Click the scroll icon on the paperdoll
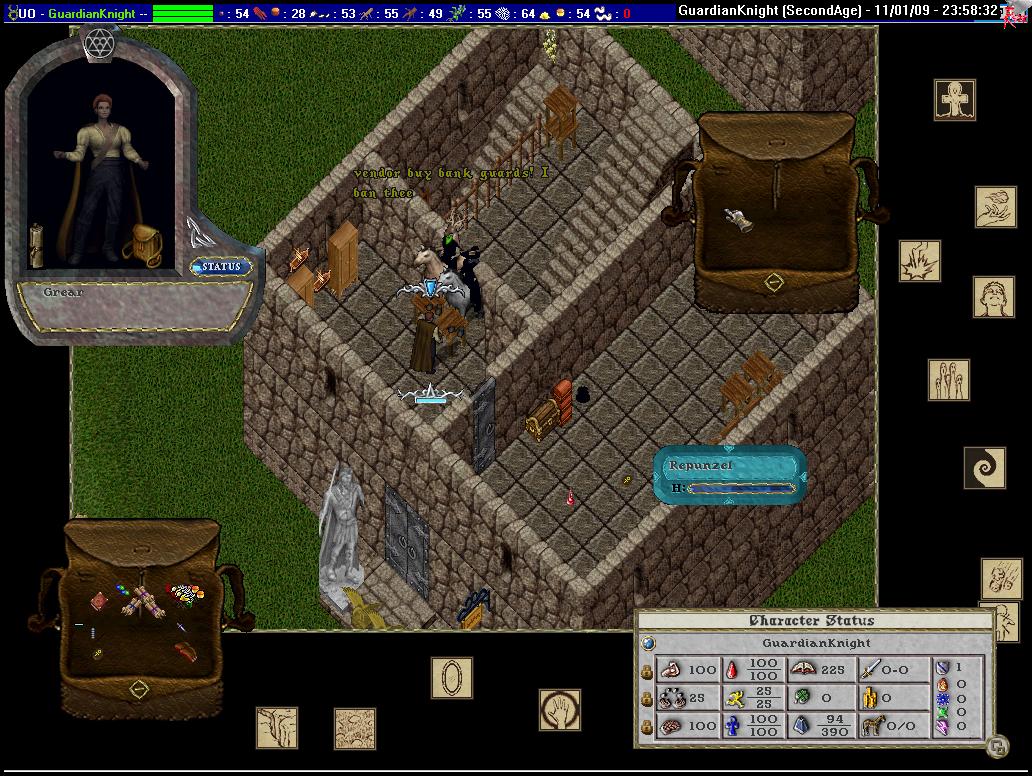The height and width of the screenshot is (776, 1032). (37, 245)
